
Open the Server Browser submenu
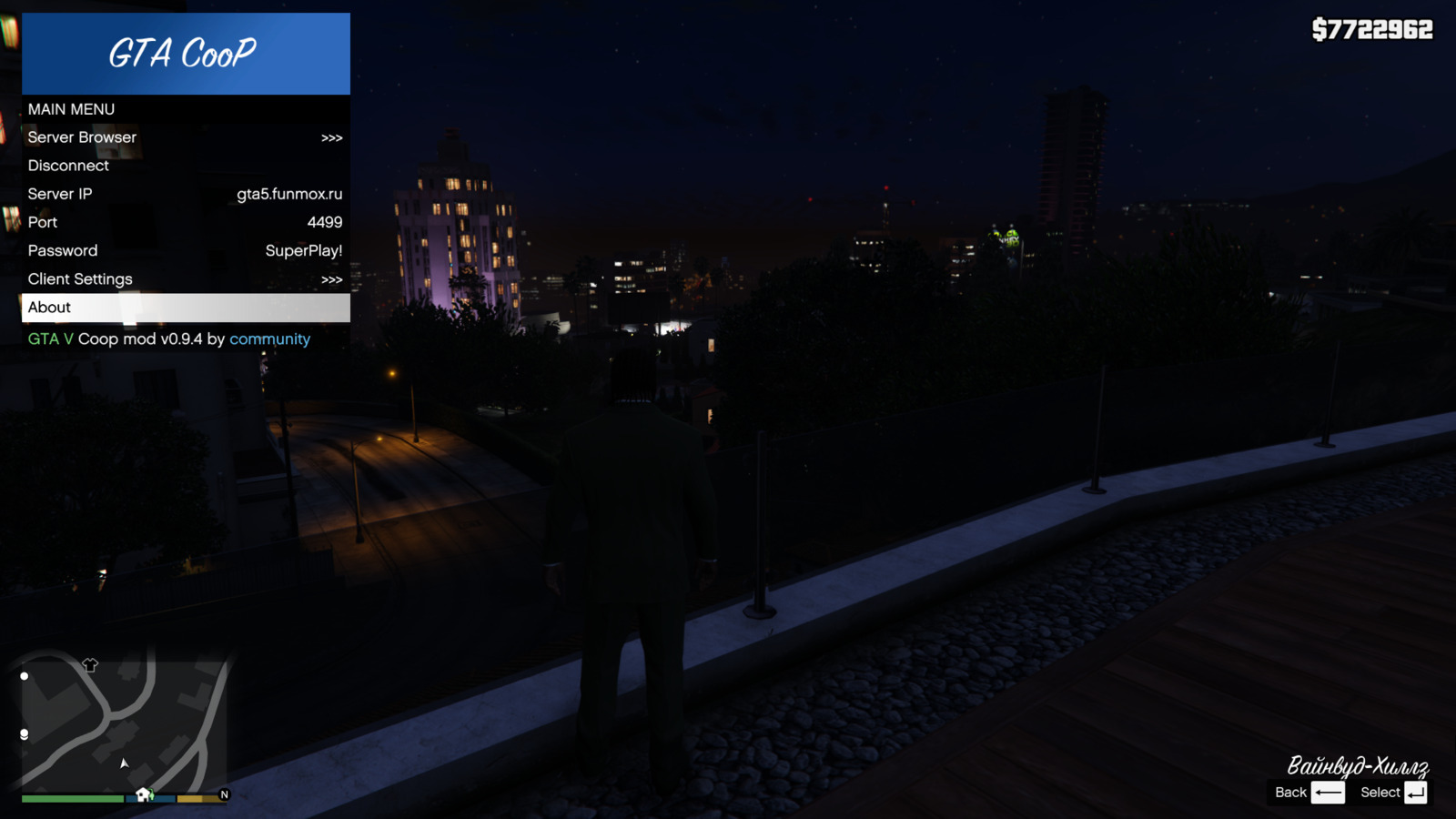point(185,137)
